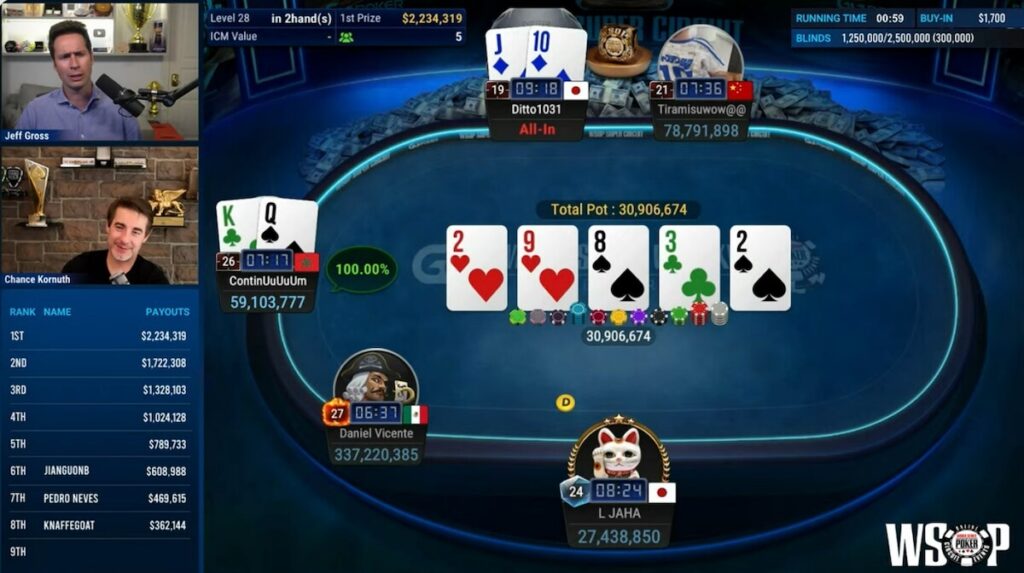The image size is (1024, 573).
Task: Select the nine of hearts board card
Action: (547, 268)
